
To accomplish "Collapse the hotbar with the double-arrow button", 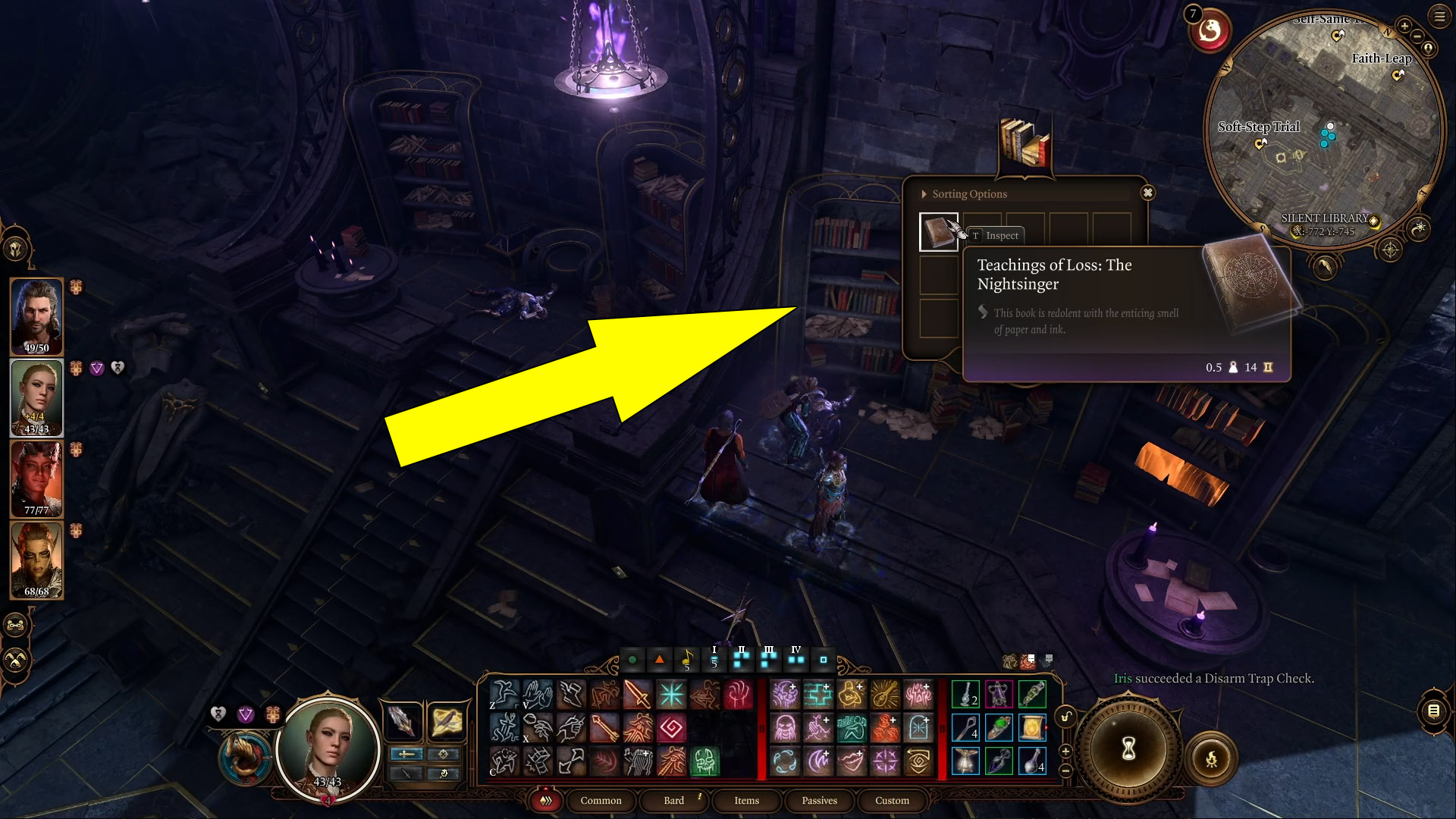I will coord(544,801).
